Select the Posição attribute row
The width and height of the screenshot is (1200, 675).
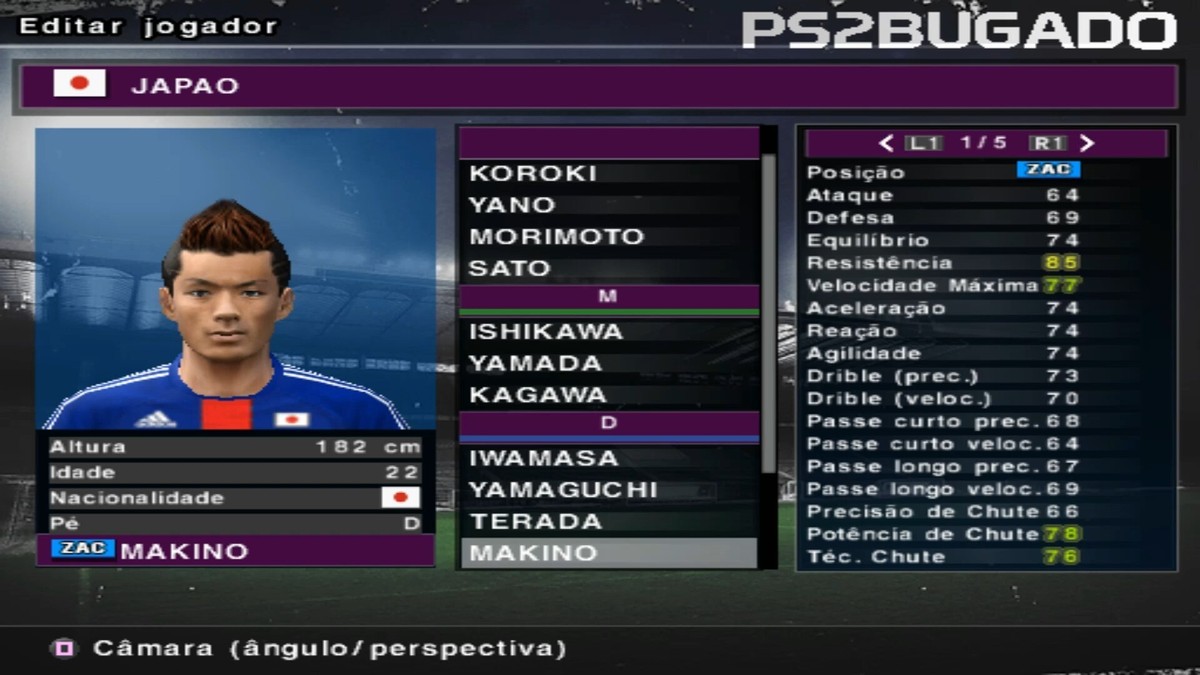985,171
